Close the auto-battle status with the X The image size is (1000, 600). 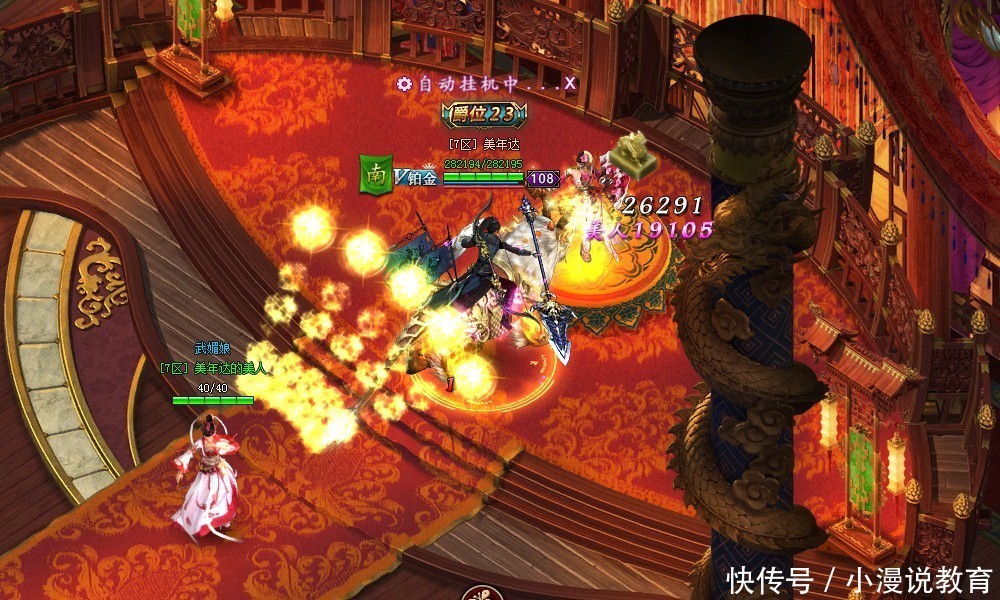[x=570, y=84]
